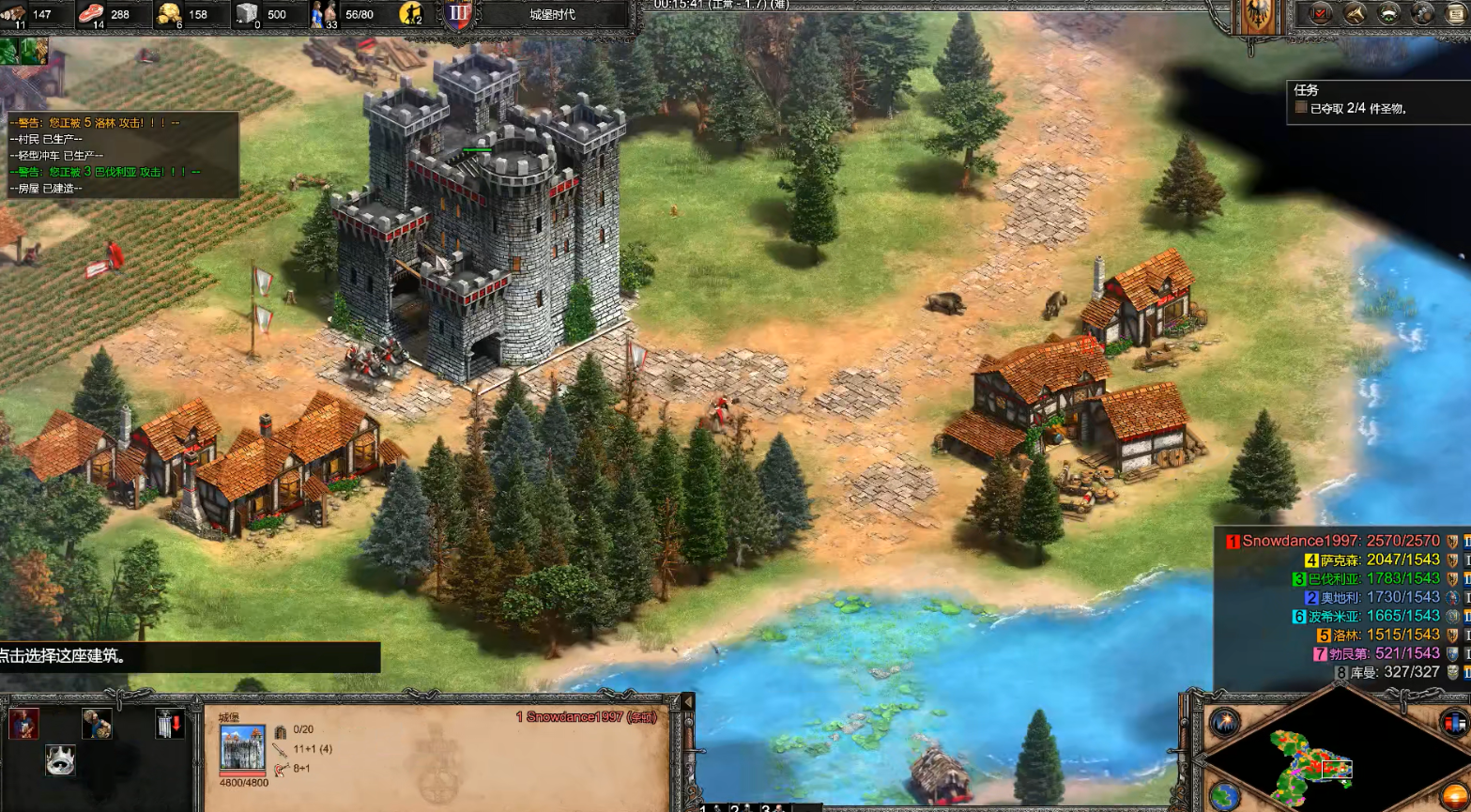Open the objectives checkmark button
This screenshot has height=812, width=1471.
point(1321,13)
